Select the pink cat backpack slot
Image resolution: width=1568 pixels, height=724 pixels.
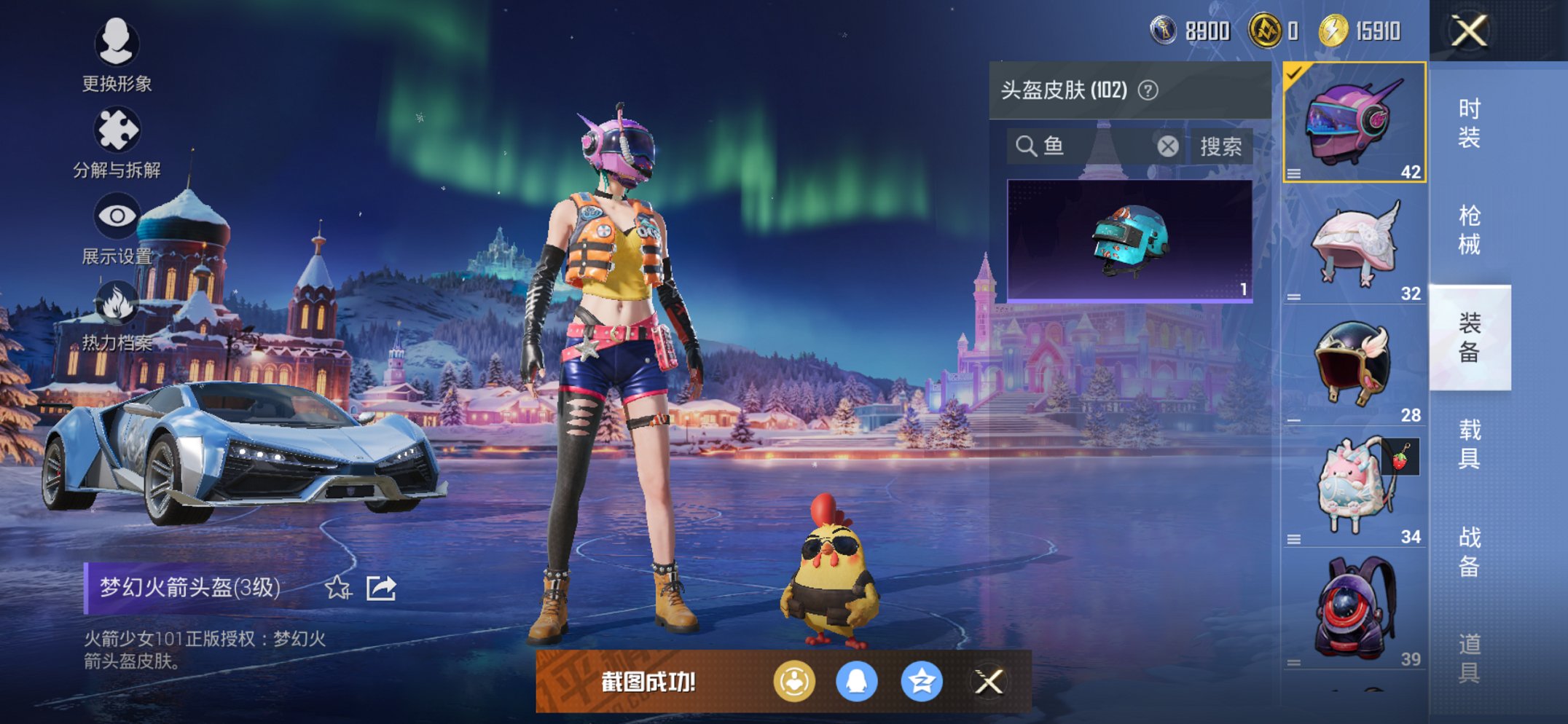click(1354, 487)
